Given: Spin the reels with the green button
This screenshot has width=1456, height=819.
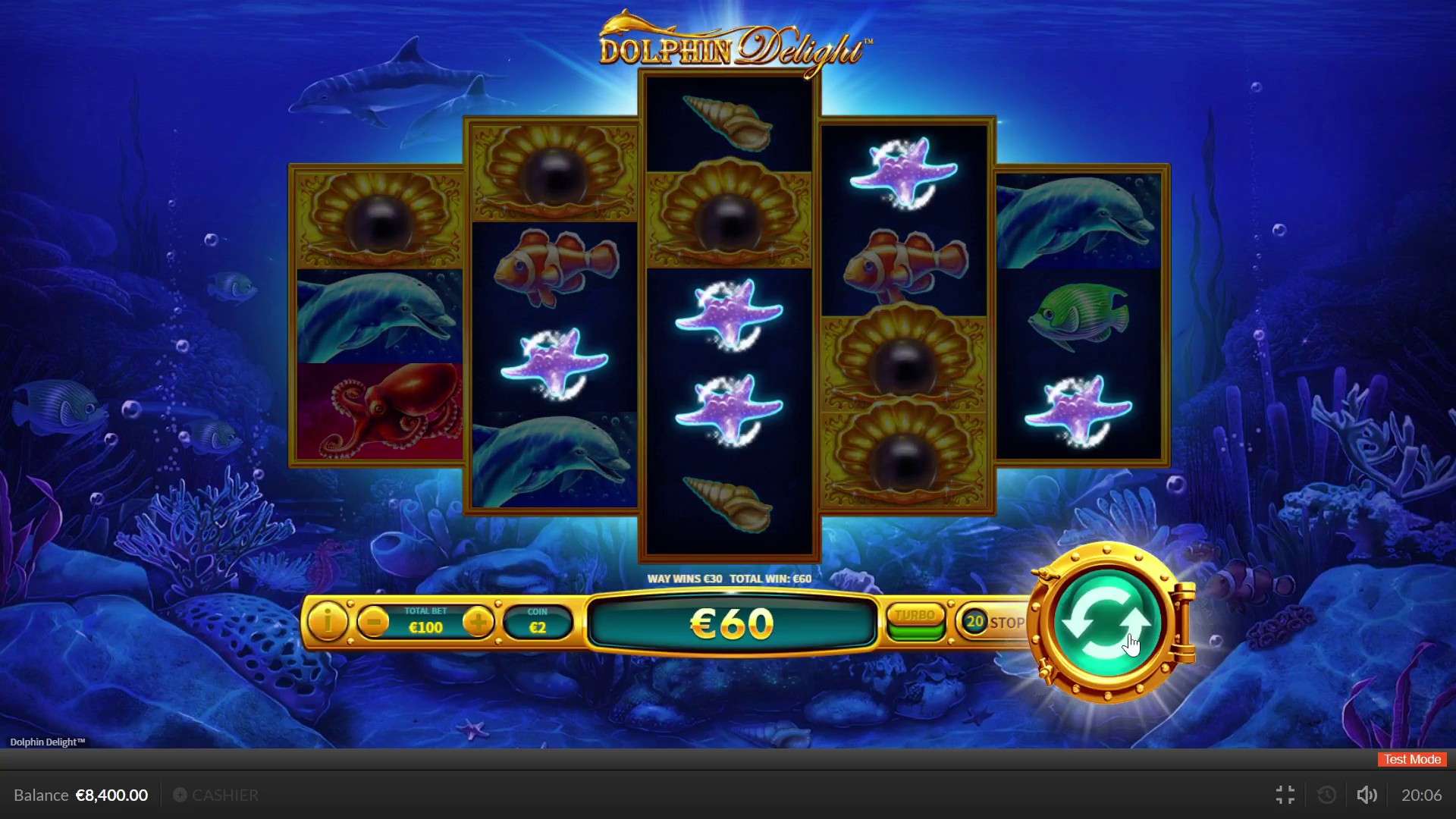Looking at the screenshot, I should pyautogui.click(x=1107, y=623).
